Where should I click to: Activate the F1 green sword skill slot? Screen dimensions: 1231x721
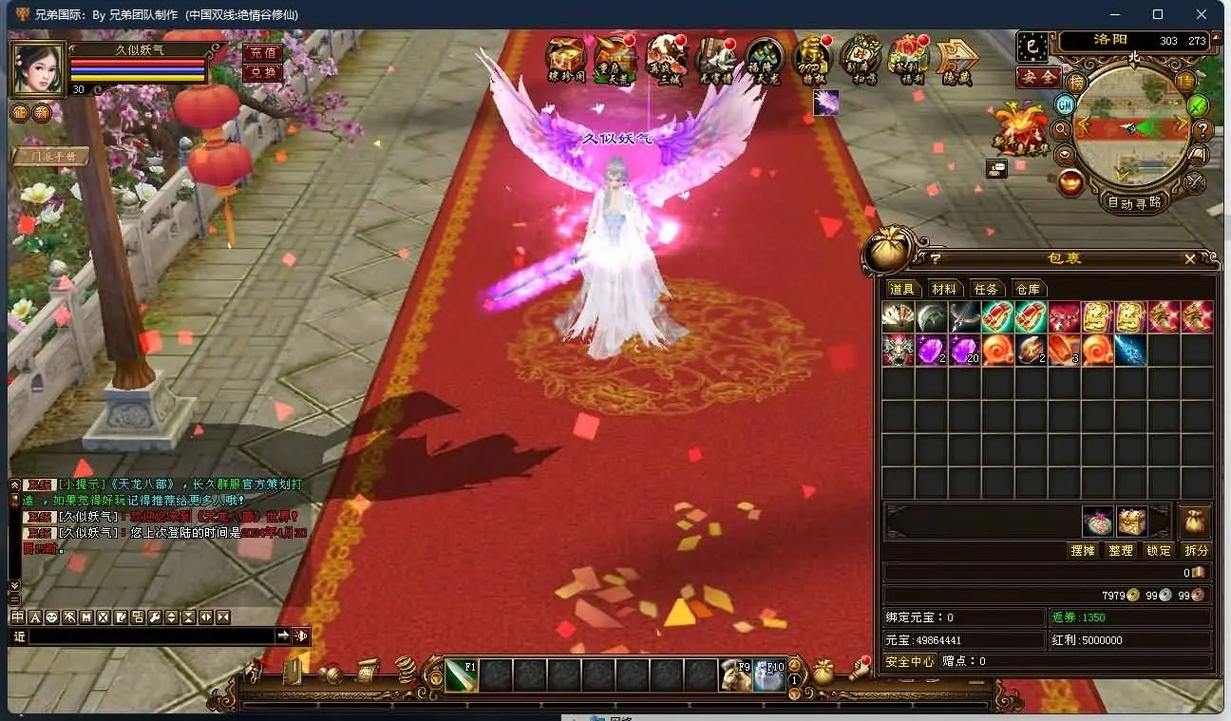click(x=461, y=675)
